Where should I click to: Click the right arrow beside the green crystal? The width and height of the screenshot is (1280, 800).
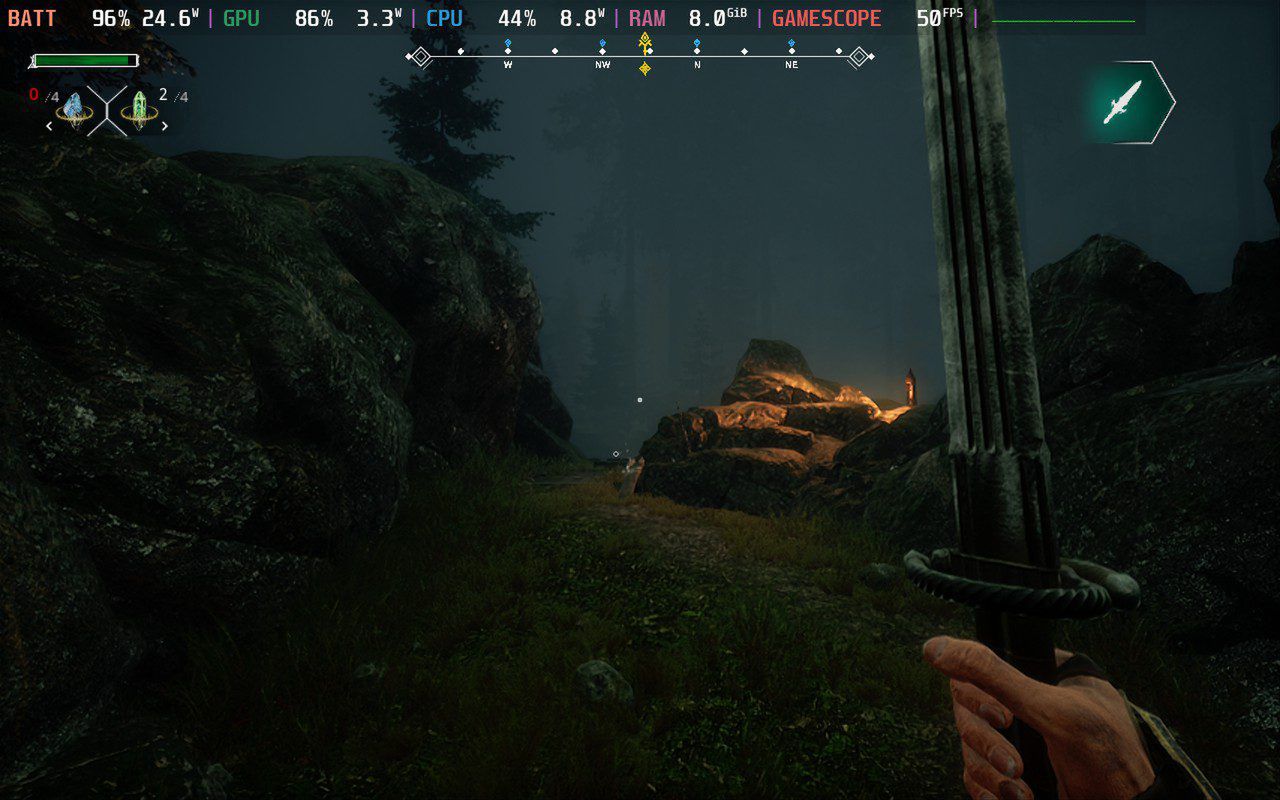[165, 126]
